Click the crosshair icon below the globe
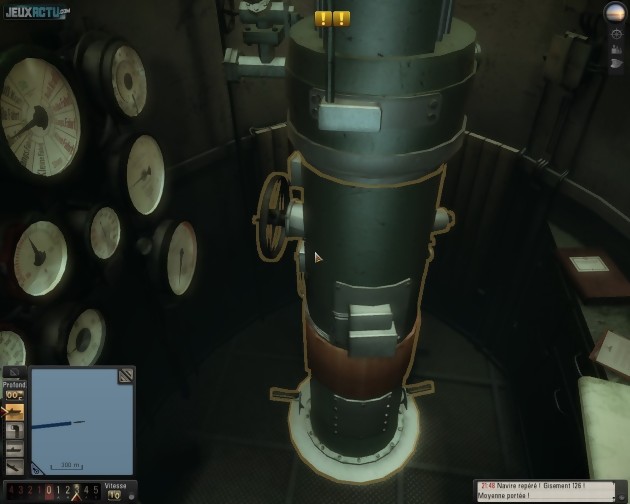The image size is (630, 504). (616, 33)
